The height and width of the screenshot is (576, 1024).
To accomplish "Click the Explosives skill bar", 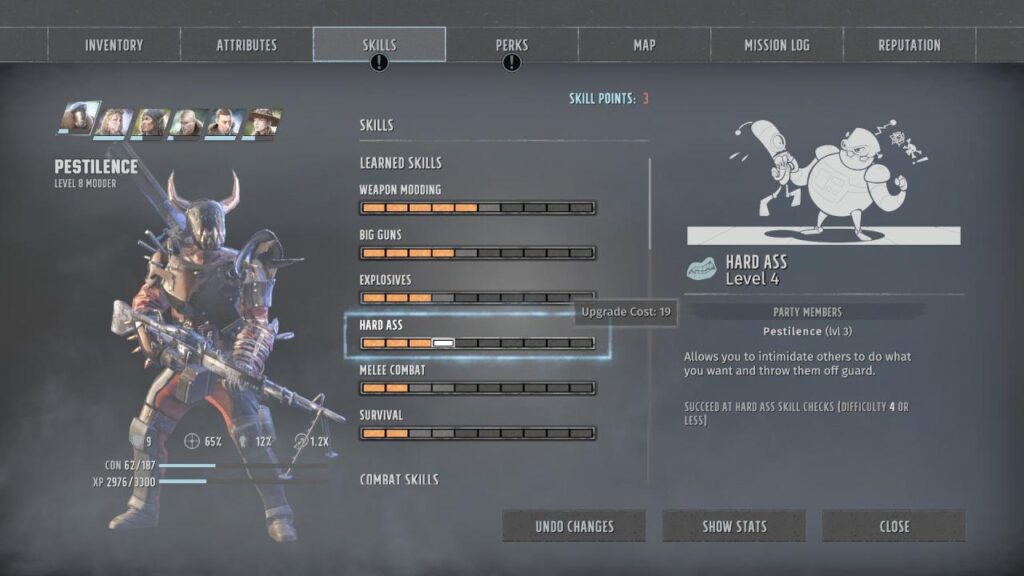I will [x=477, y=298].
